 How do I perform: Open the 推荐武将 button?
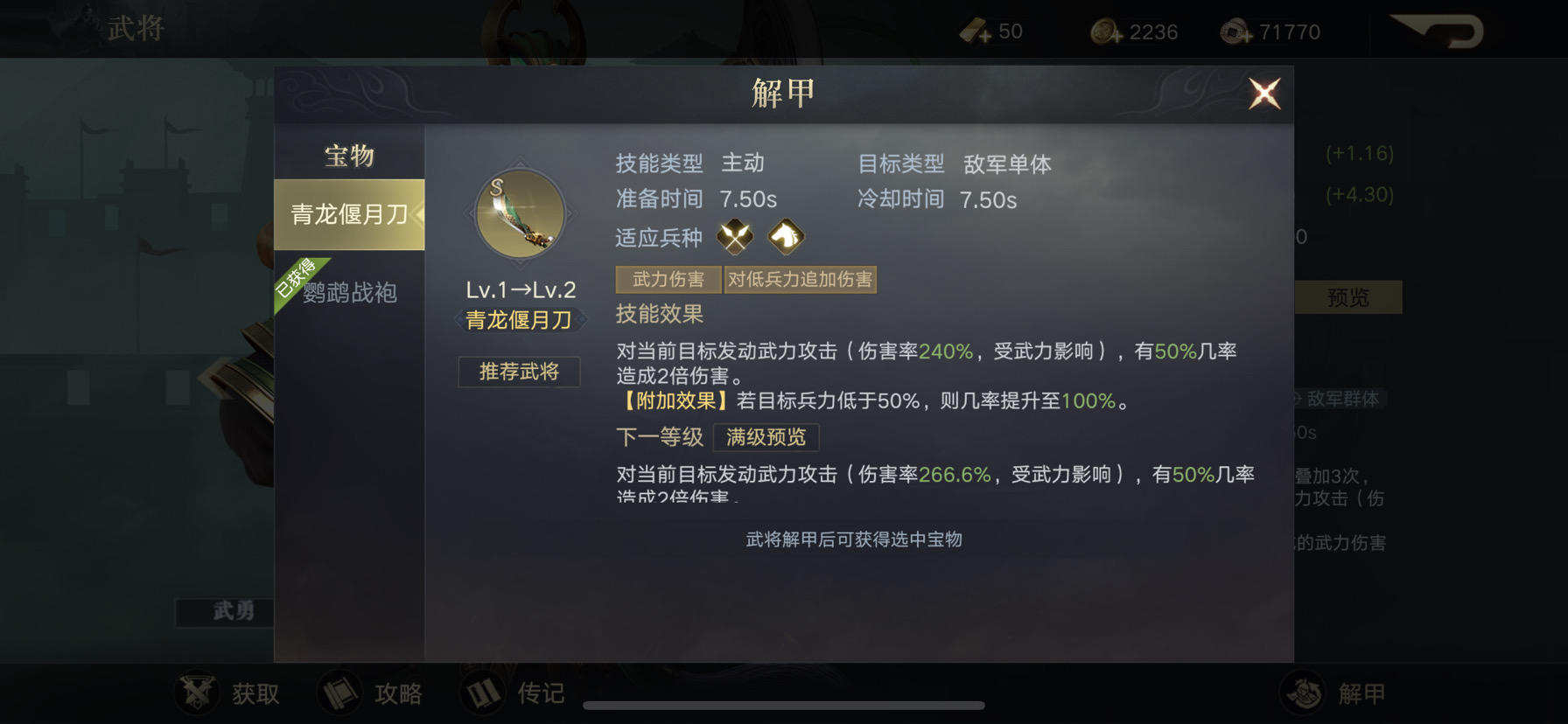(518, 372)
